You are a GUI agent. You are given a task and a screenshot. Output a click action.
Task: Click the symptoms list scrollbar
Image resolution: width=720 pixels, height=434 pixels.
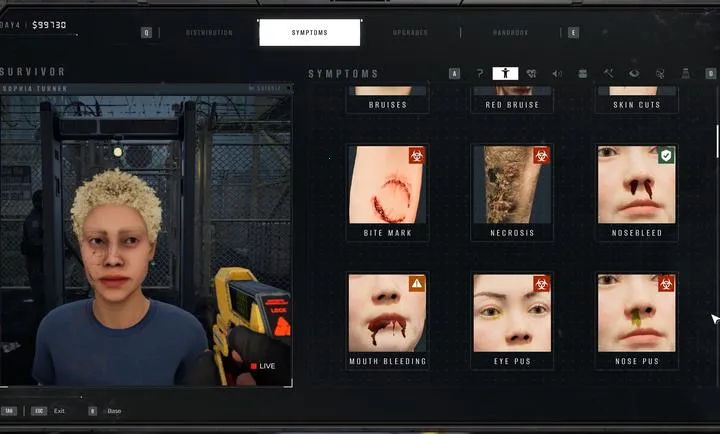point(717,140)
